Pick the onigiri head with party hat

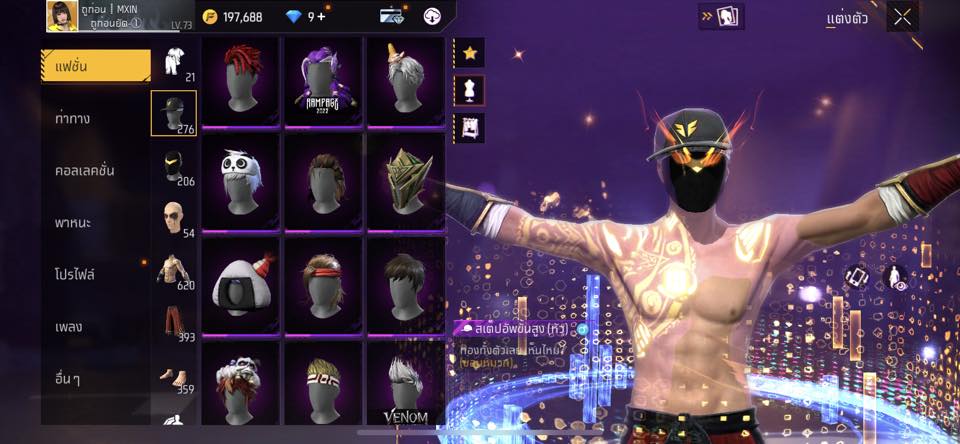click(240, 283)
